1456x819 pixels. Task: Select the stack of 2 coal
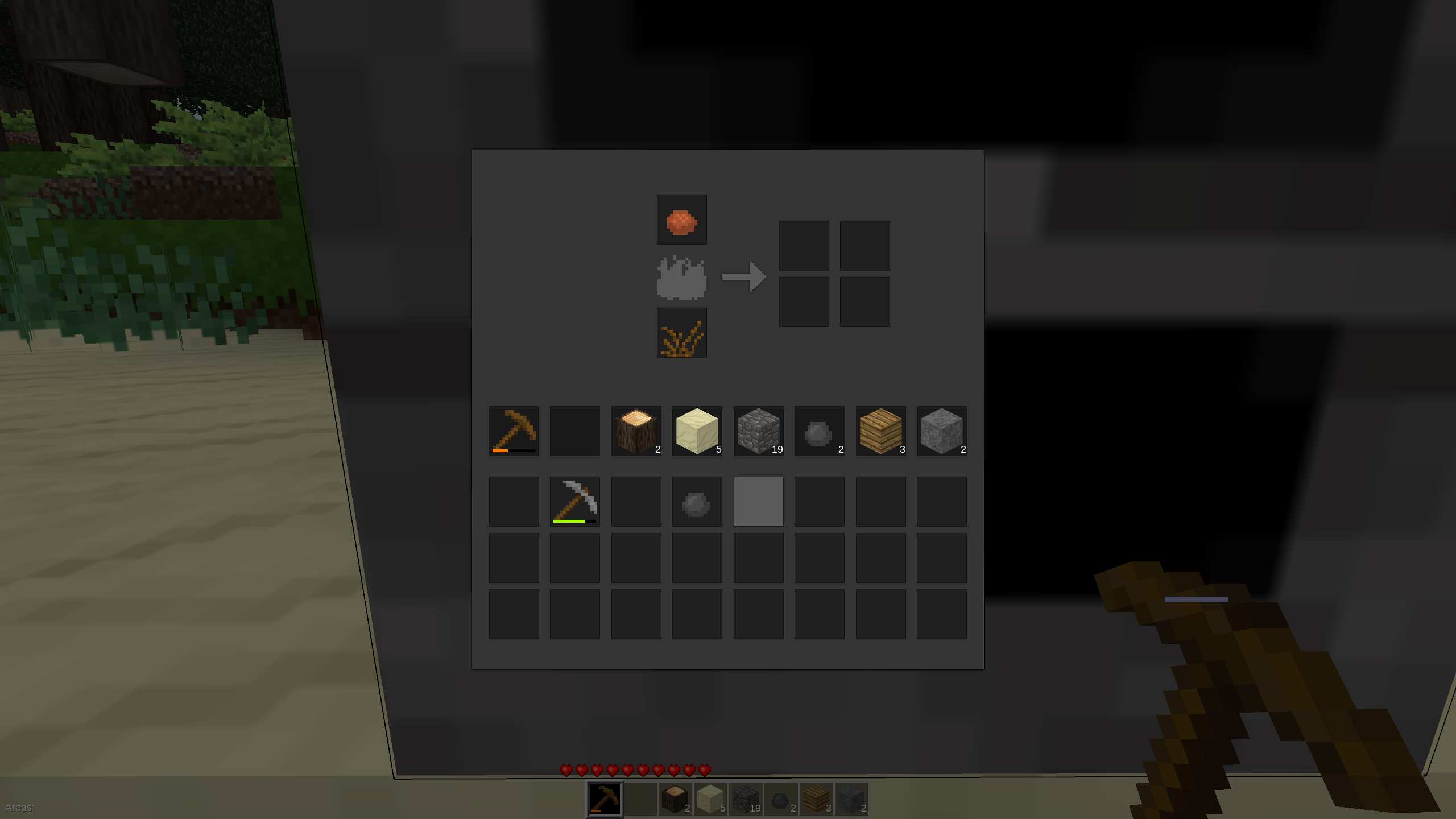[x=819, y=431]
